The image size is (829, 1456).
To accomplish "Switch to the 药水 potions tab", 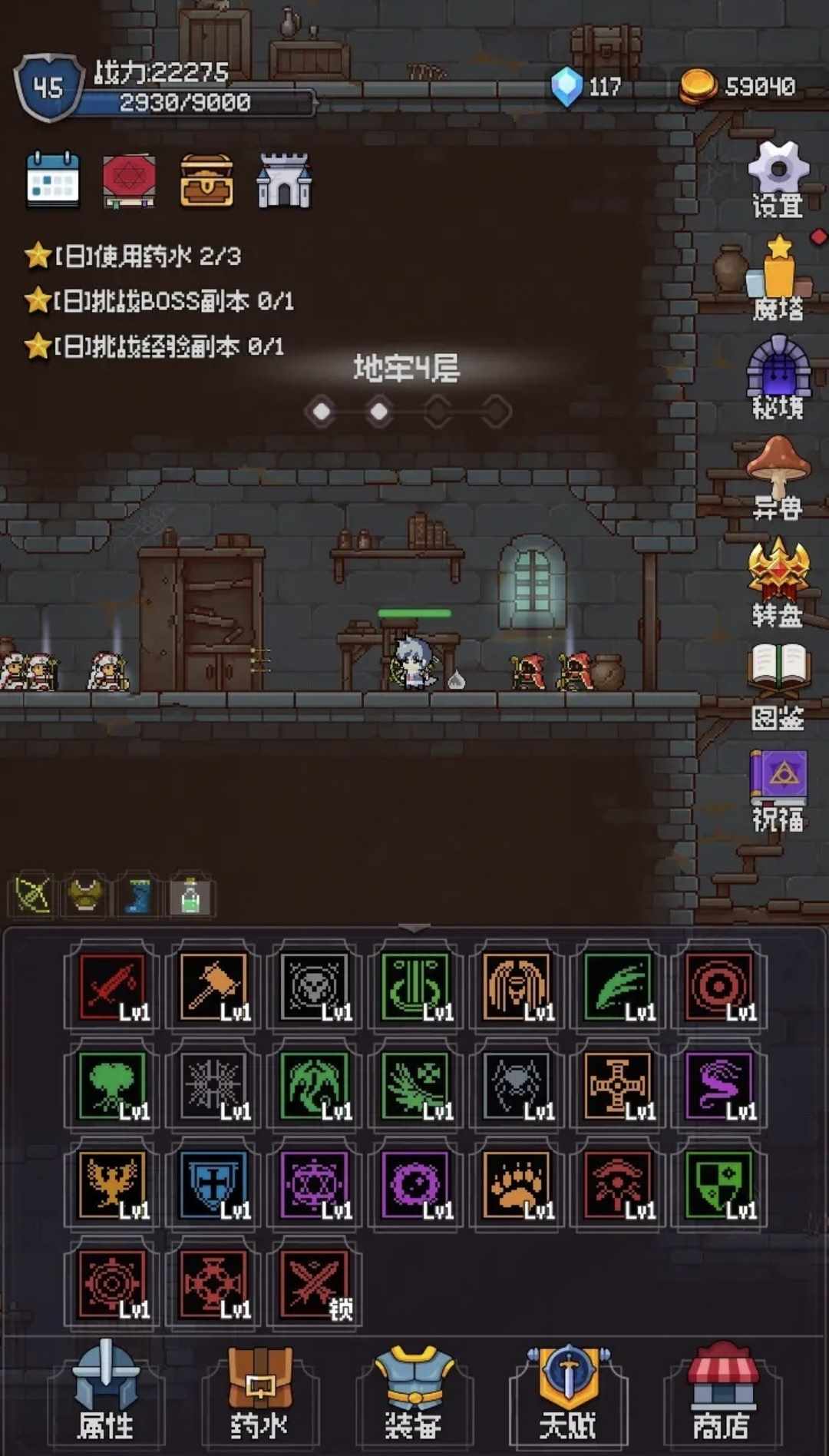I will (259, 1393).
